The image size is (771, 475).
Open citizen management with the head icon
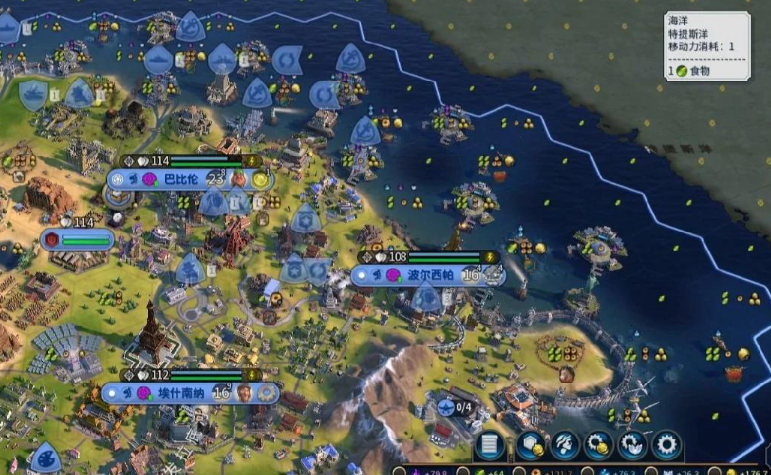564,445
